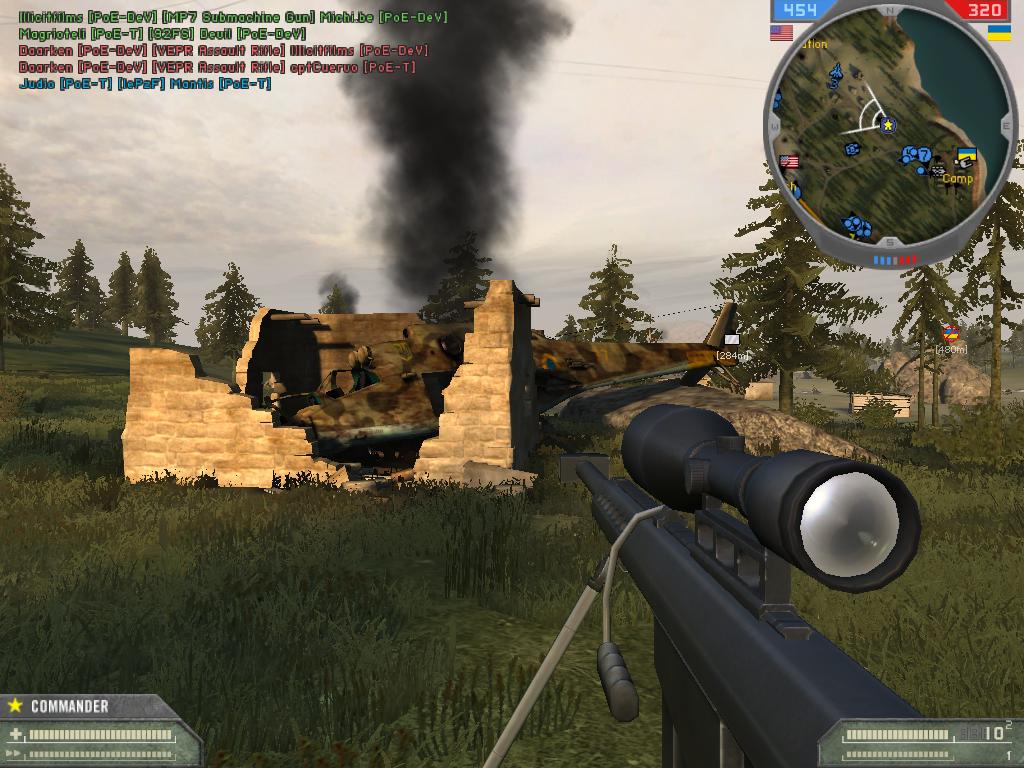Screen dimensions: 1024x768
Task: Click the MP7 Submachine Gun kill feed entry
Action: coord(232,17)
